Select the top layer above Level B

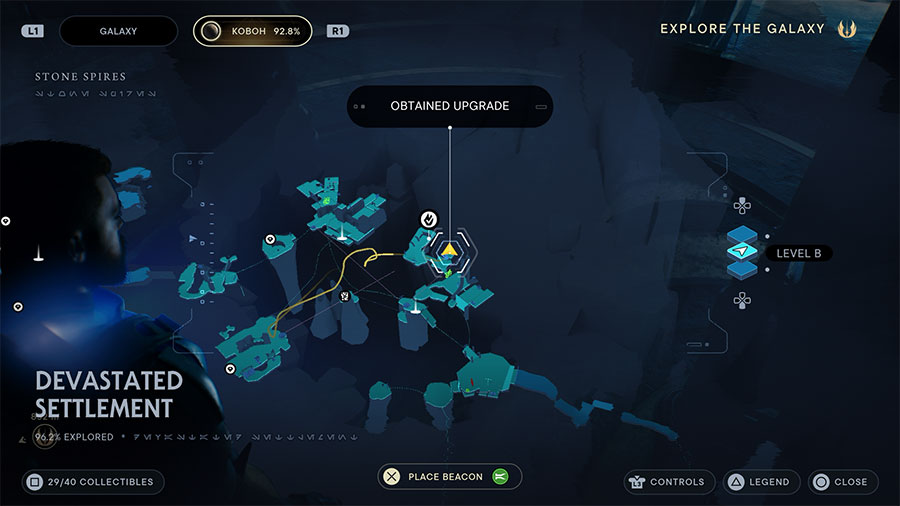tap(742, 233)
